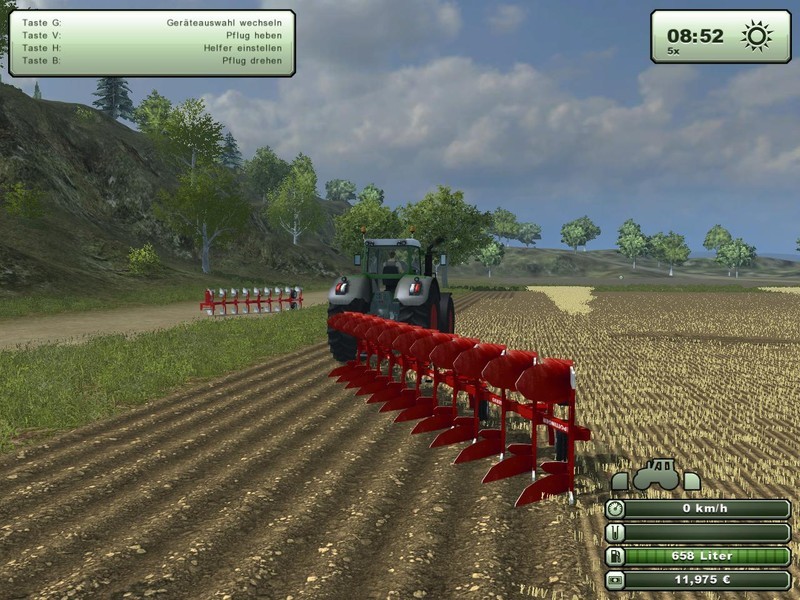
Task: Click the fuel pump icon
Action: 616,556
